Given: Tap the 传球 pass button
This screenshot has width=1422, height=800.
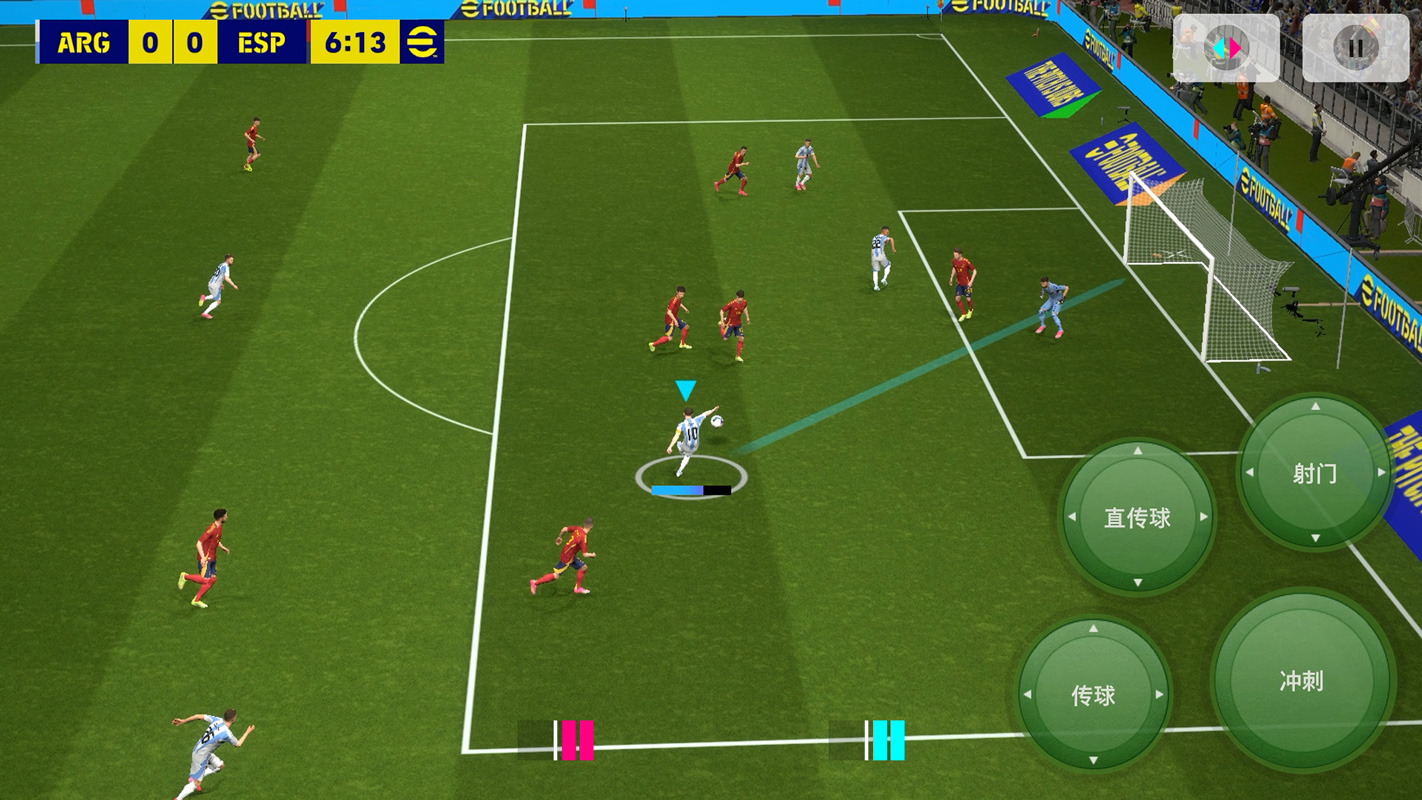Looking at the screenshot, I should 1093,695.
